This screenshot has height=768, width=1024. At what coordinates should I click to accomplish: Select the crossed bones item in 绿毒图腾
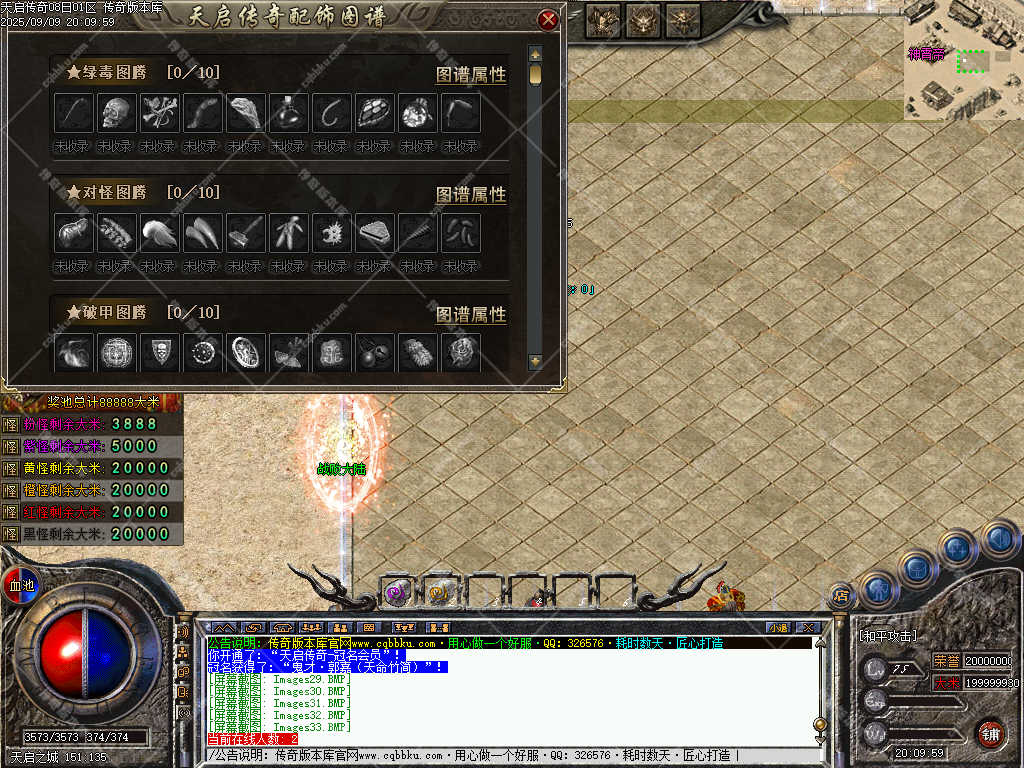160,113
